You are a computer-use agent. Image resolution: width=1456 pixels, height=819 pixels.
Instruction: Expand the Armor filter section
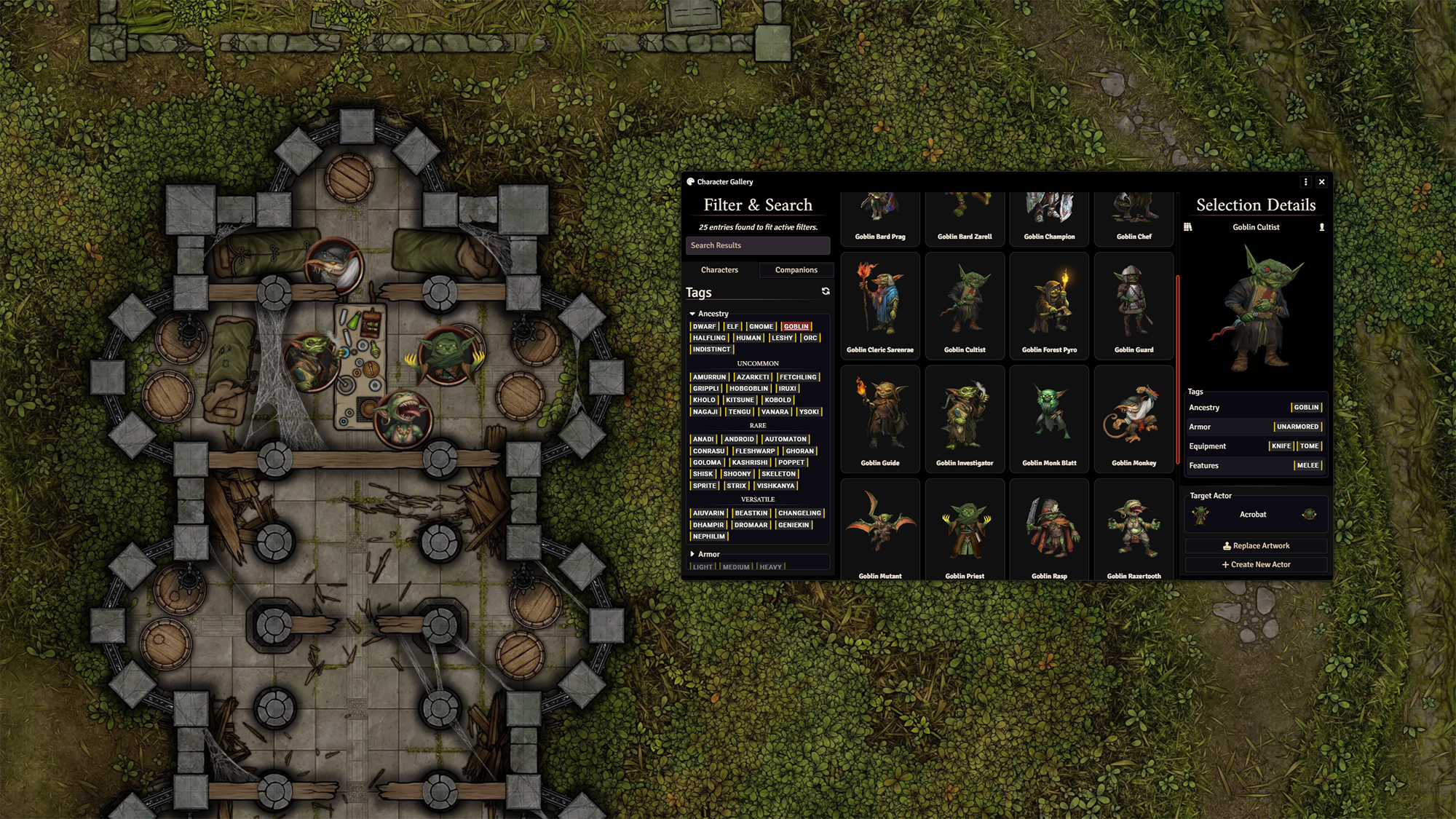pyautogui.click(x=692, y=554)
